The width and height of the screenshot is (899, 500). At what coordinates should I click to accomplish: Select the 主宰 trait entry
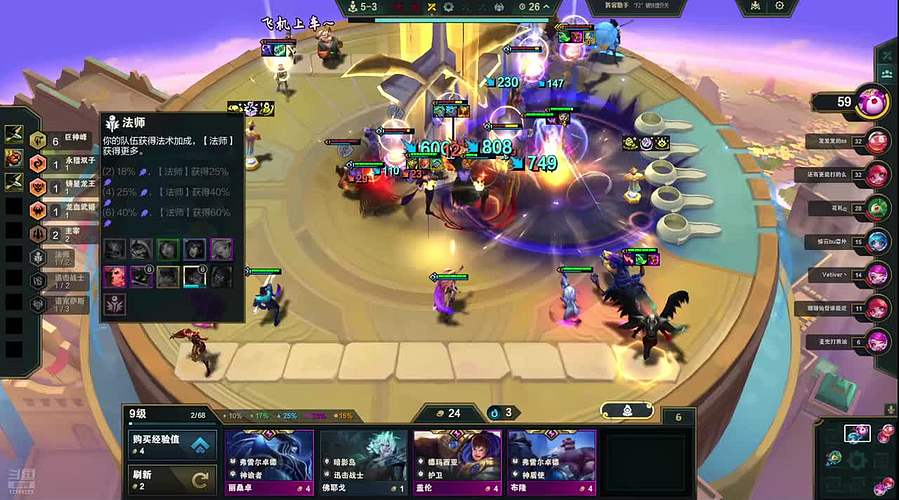tap(60, 233)
